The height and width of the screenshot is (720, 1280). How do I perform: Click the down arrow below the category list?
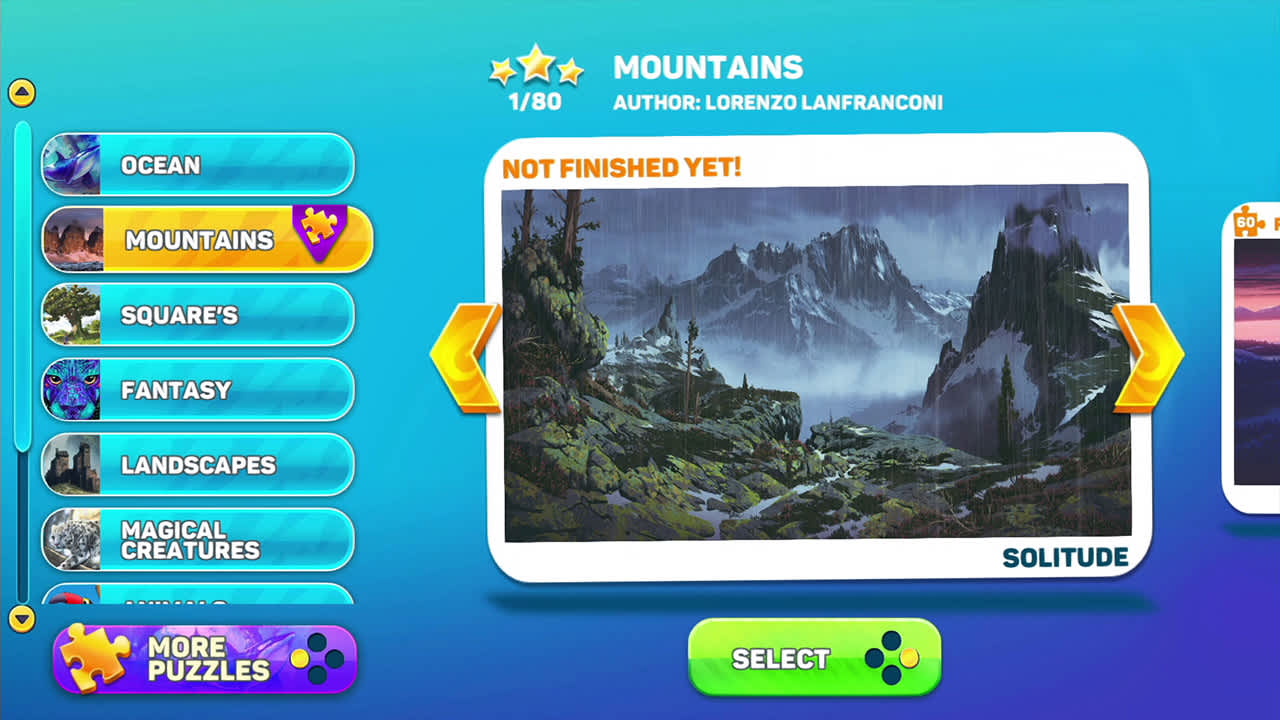[20, 617]
